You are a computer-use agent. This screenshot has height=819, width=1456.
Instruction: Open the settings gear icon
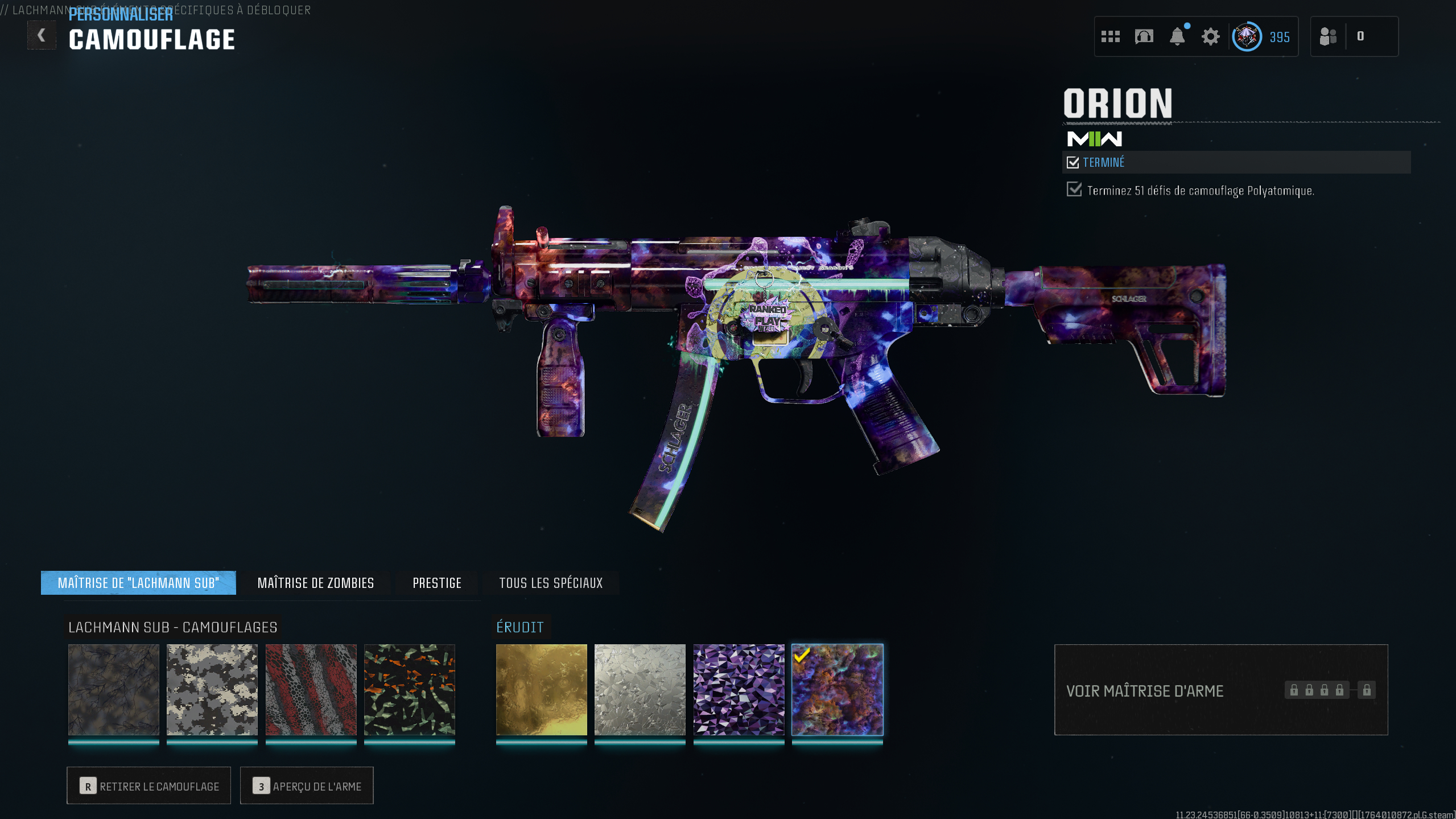(1210, 37)
